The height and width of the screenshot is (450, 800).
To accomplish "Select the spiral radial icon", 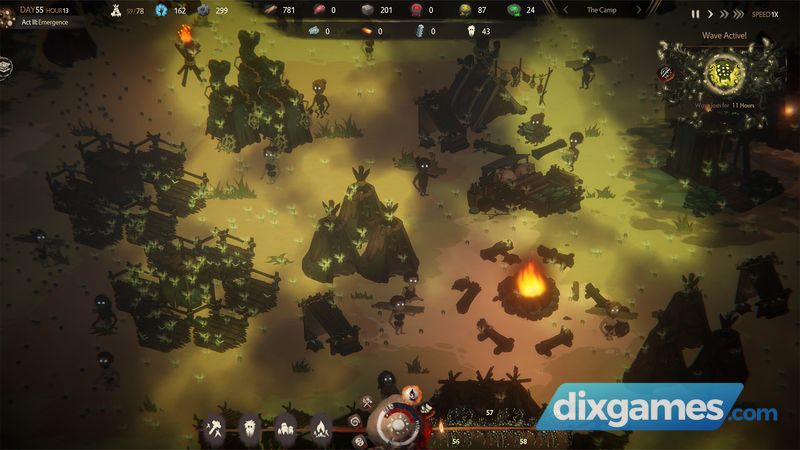I will click(x=352, y=420).
